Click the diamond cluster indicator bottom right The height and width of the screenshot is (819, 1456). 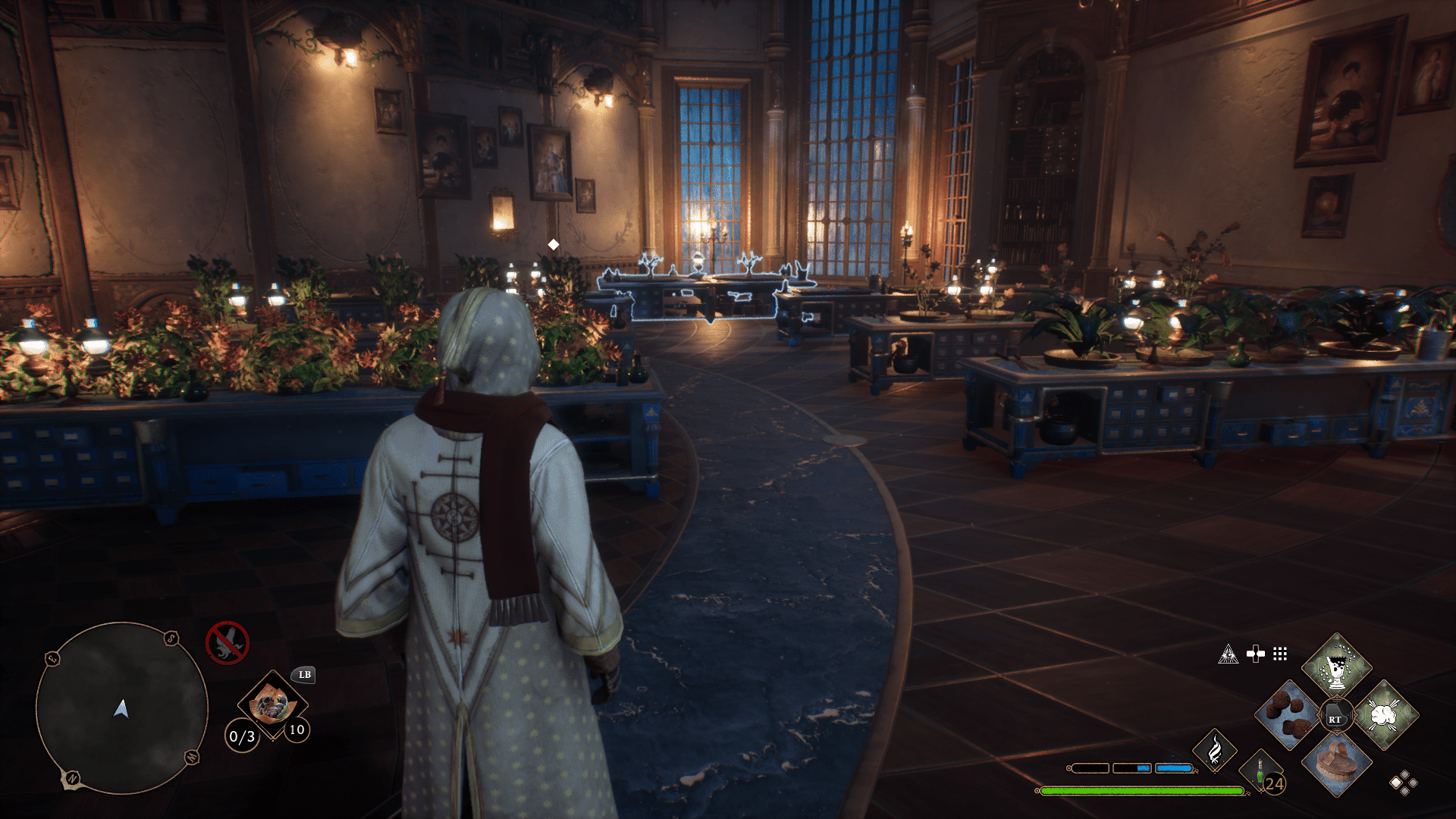click(1403, 783)
